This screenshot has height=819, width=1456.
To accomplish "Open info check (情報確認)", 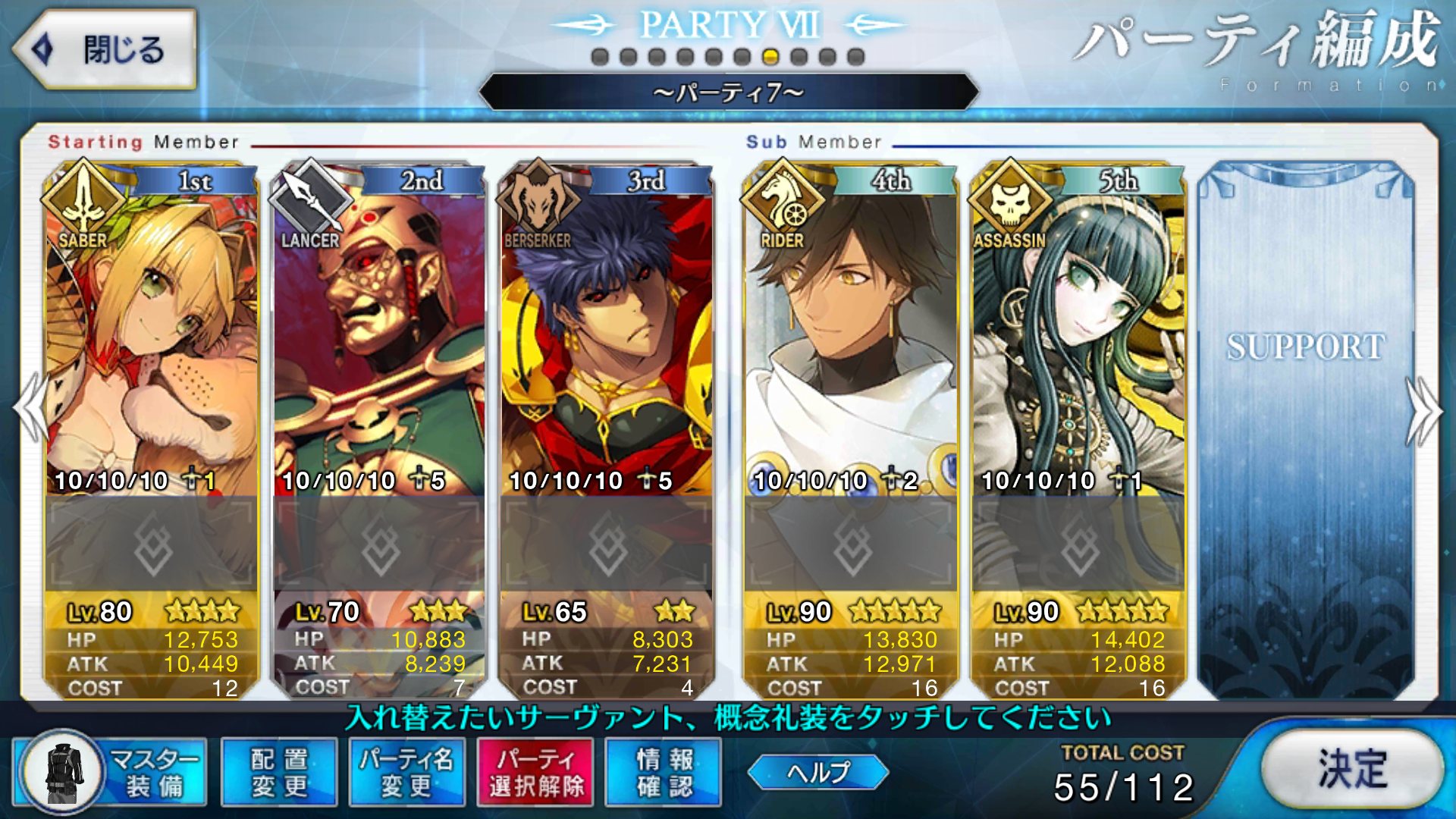I will (x=664, y=772).
